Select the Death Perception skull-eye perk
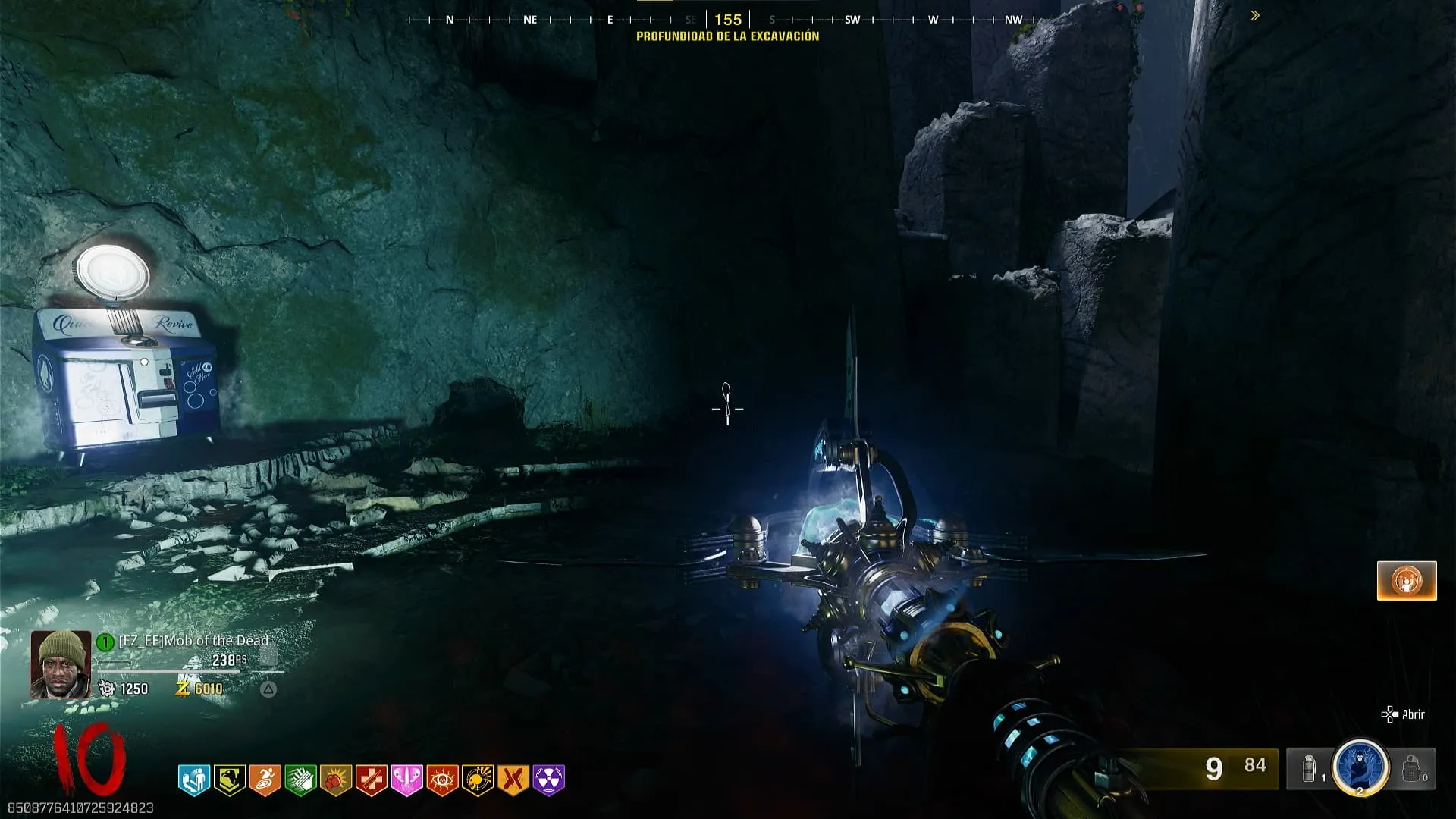 click(x=442, y=780)
